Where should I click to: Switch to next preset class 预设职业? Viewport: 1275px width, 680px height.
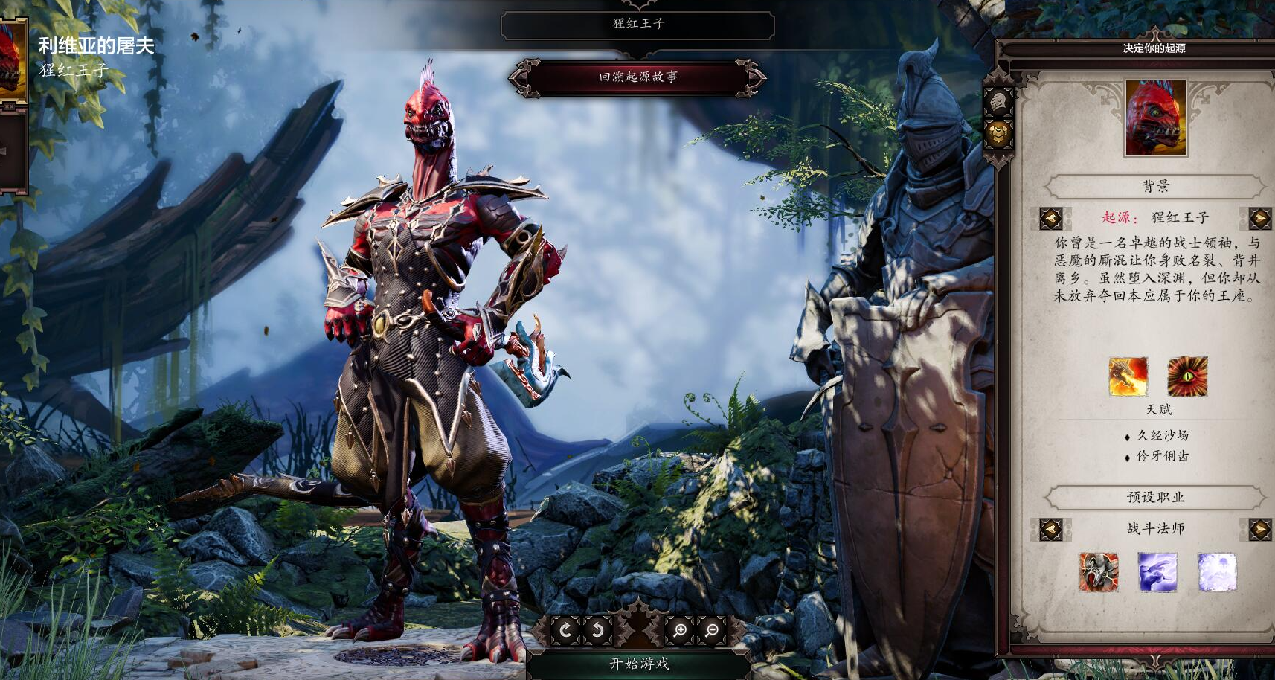click(1259, 529)
